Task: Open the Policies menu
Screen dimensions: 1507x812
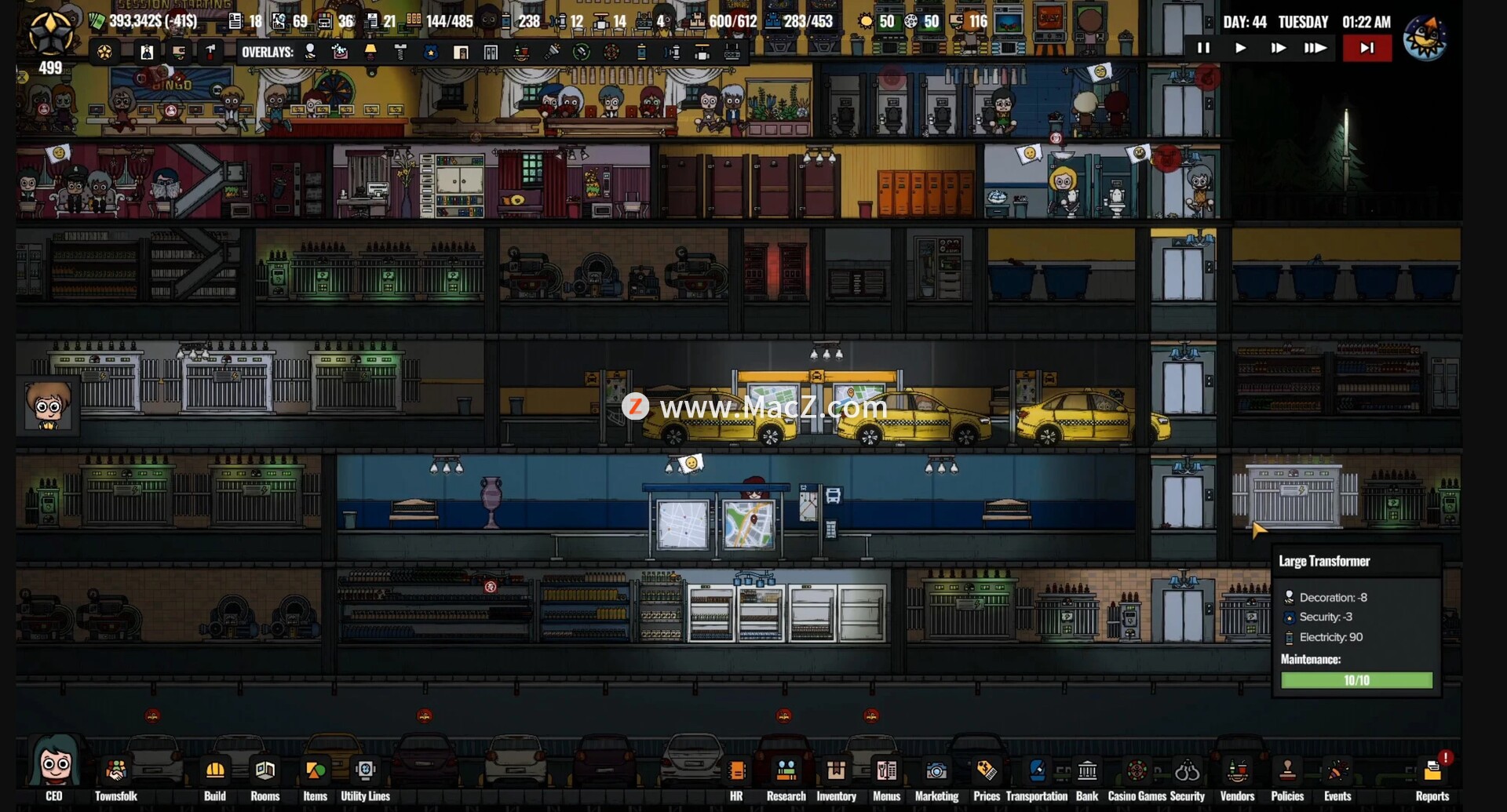Action: click(x=1287, y=772)
